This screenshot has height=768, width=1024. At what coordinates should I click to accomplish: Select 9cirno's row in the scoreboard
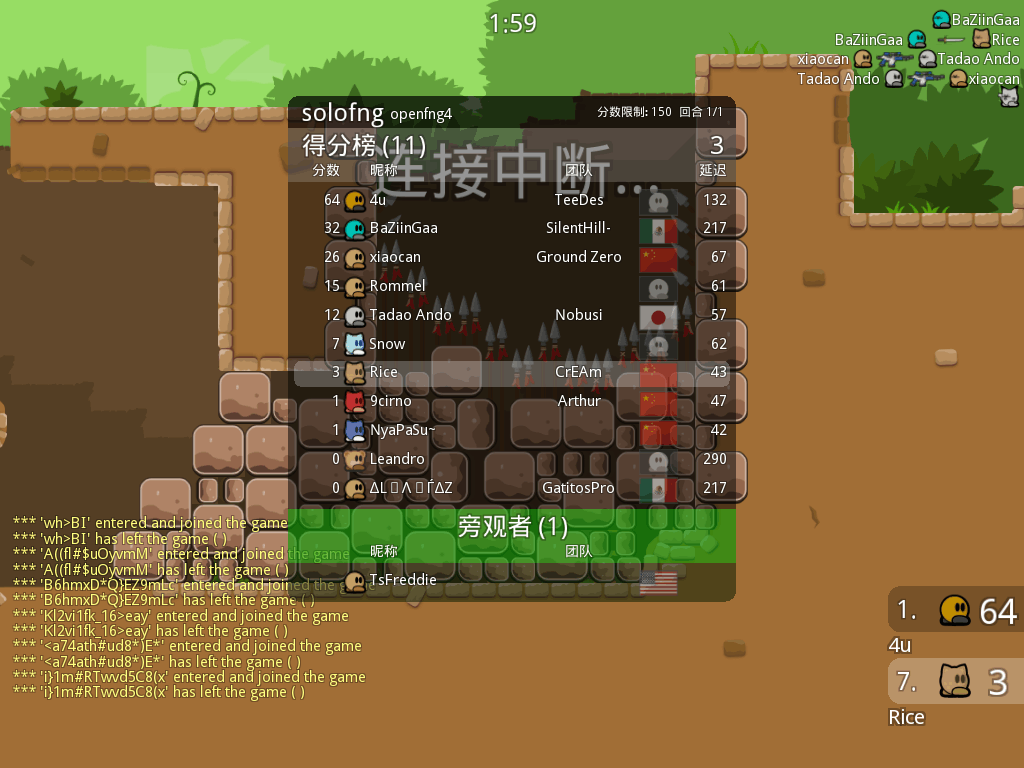tap(511, 401)
